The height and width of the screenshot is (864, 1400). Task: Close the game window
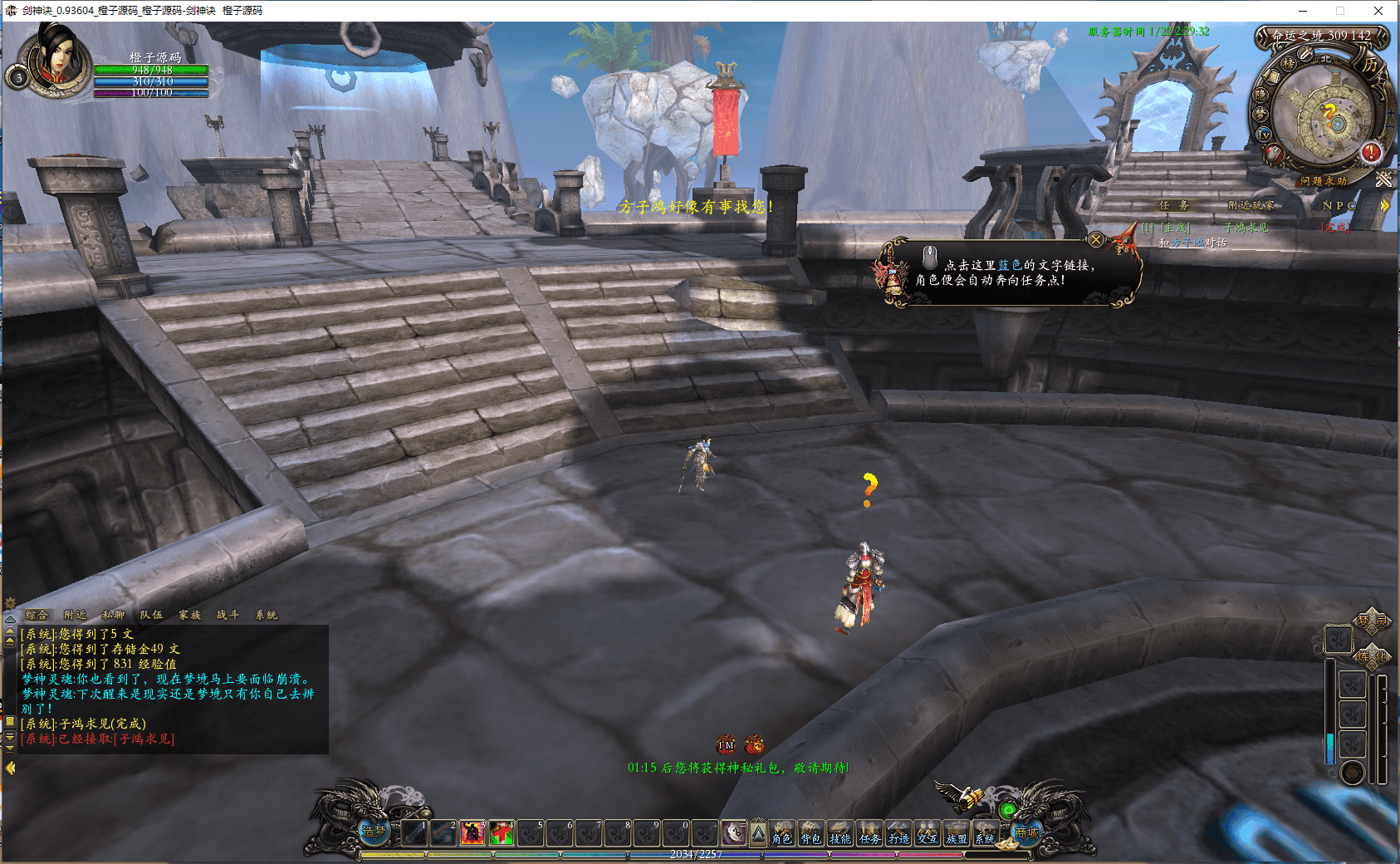pyautogui.click(x=1378, y=11)
